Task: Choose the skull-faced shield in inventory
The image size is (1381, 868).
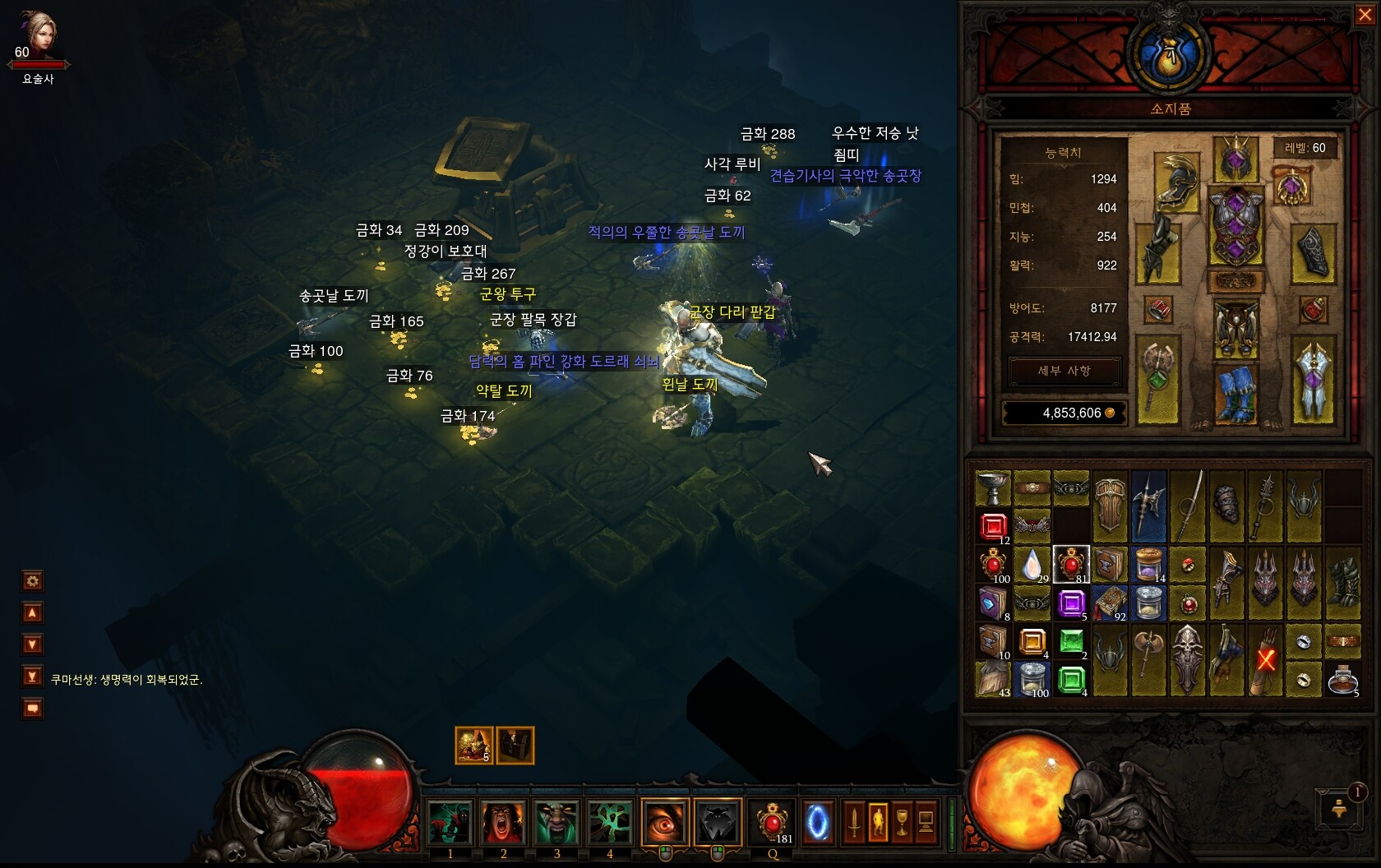Action: click(1188, 660)
